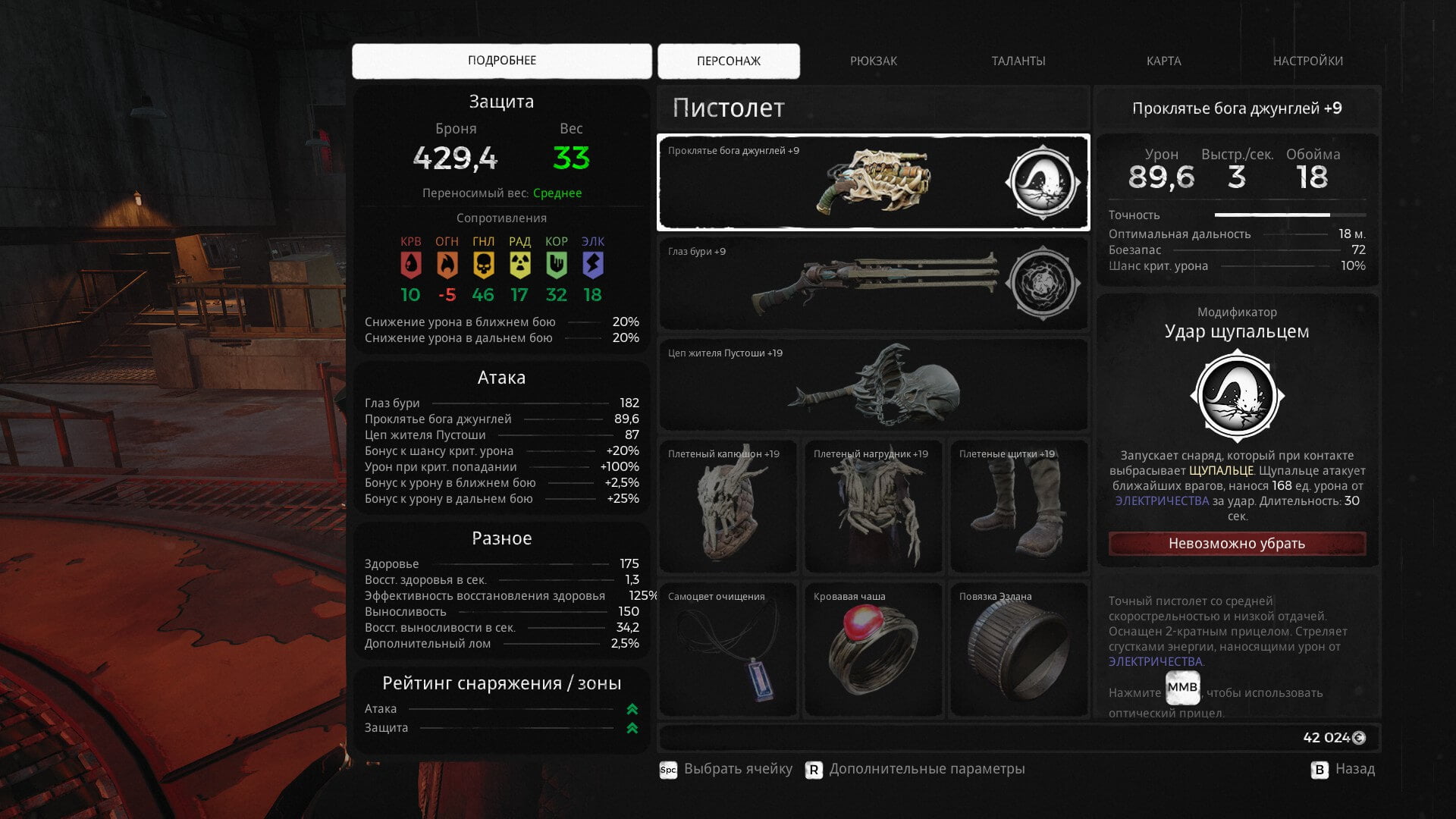Select the Плетеный нагрудник armor slot

tap(873, 506)
